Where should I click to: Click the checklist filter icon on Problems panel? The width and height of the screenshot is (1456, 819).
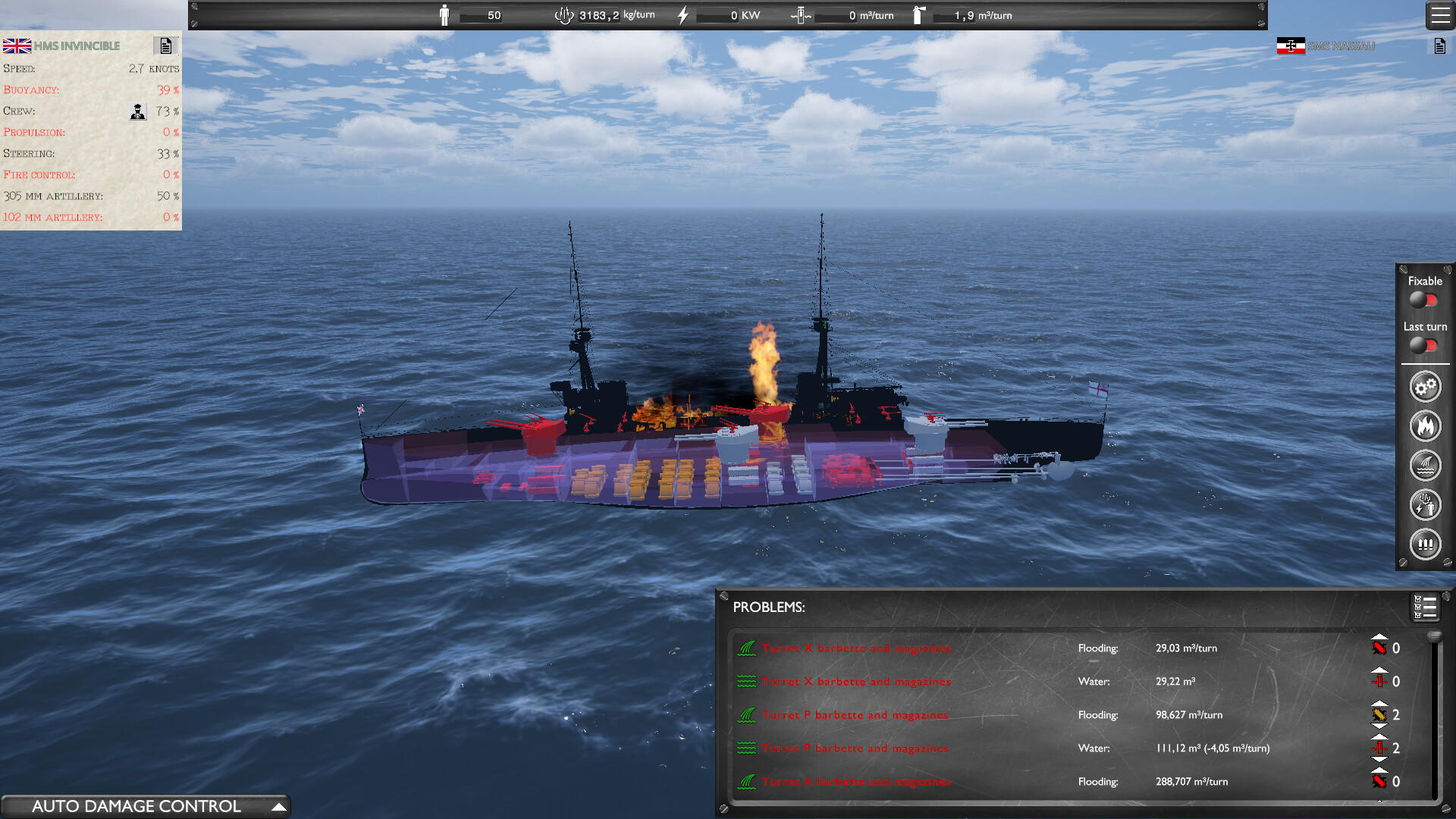1424,607
